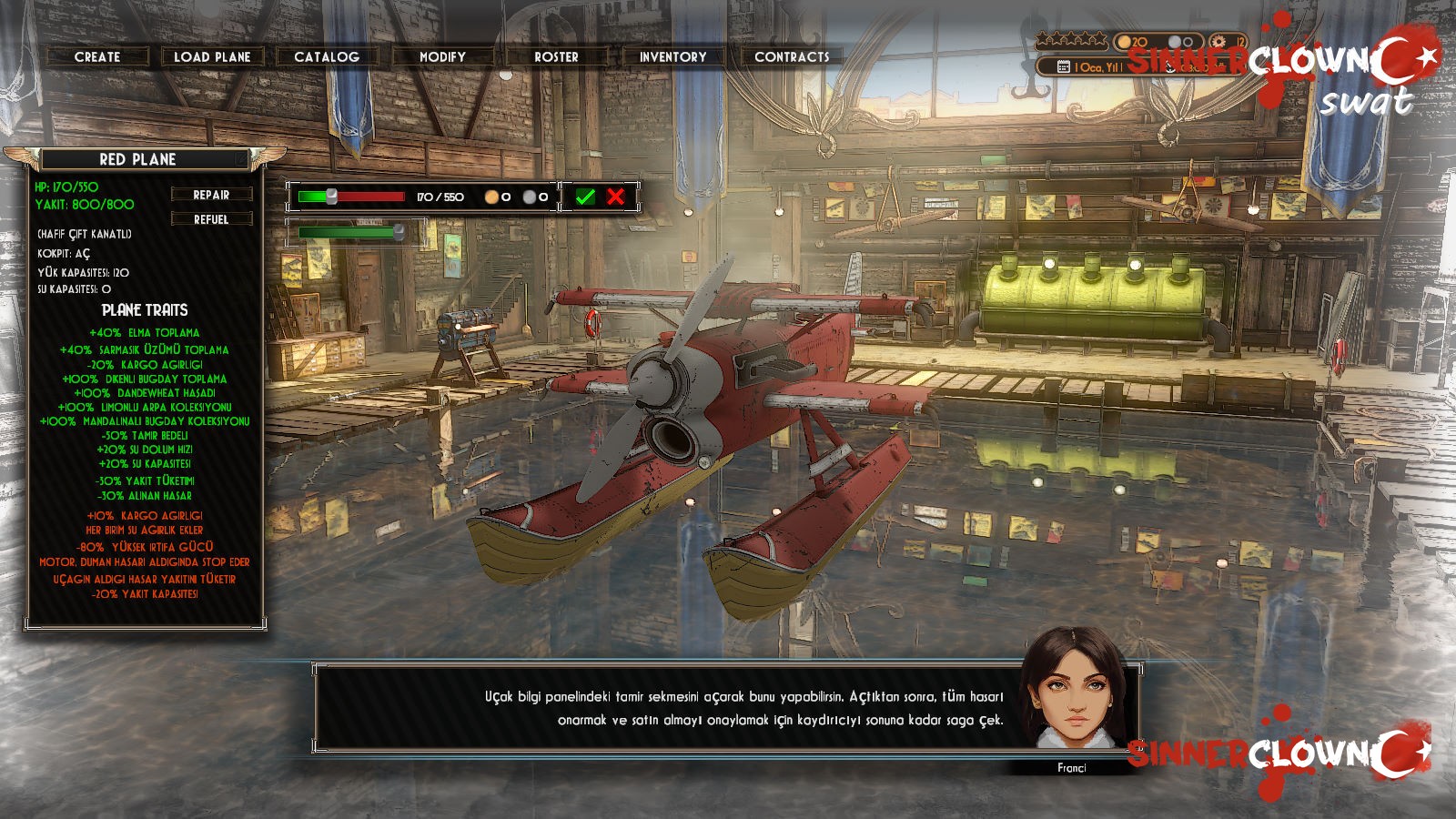Select Load Plane from the top bar
The image size is (1456, 819).
coord(212,56)
